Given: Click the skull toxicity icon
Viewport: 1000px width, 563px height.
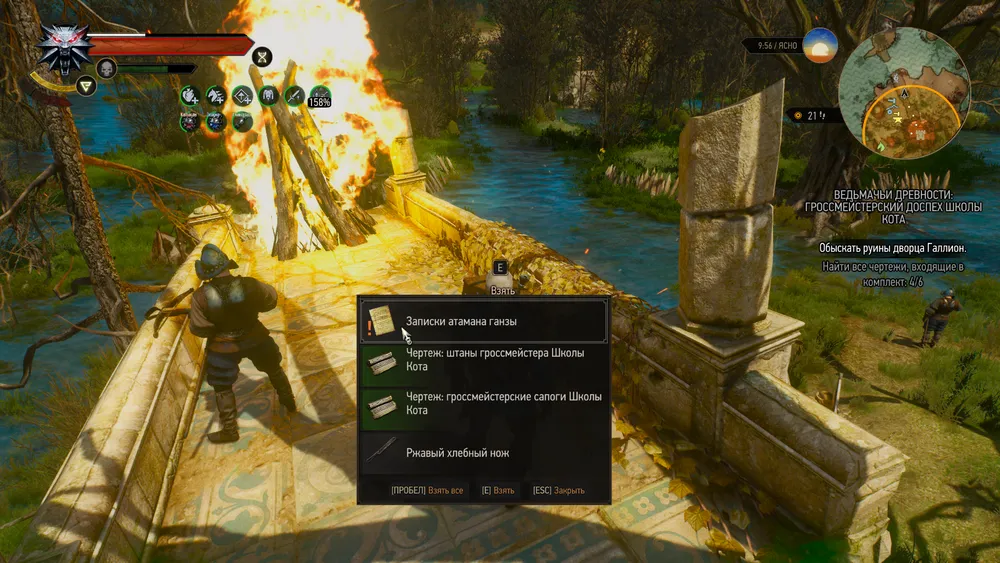Looking at the screenshot, I should pyautogui.click(x=106, y=68).
